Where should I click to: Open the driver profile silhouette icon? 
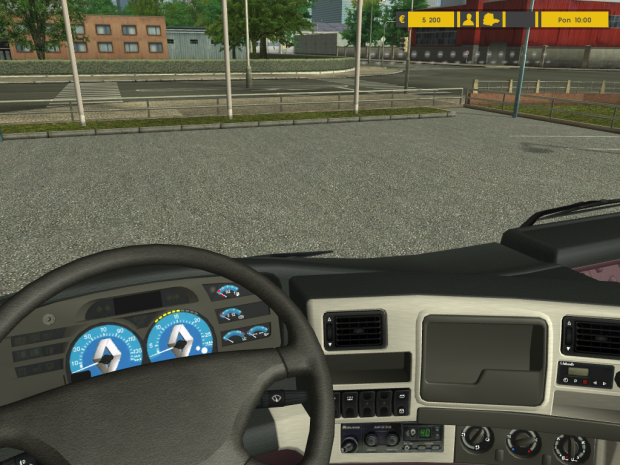click(x=468, y=19)
